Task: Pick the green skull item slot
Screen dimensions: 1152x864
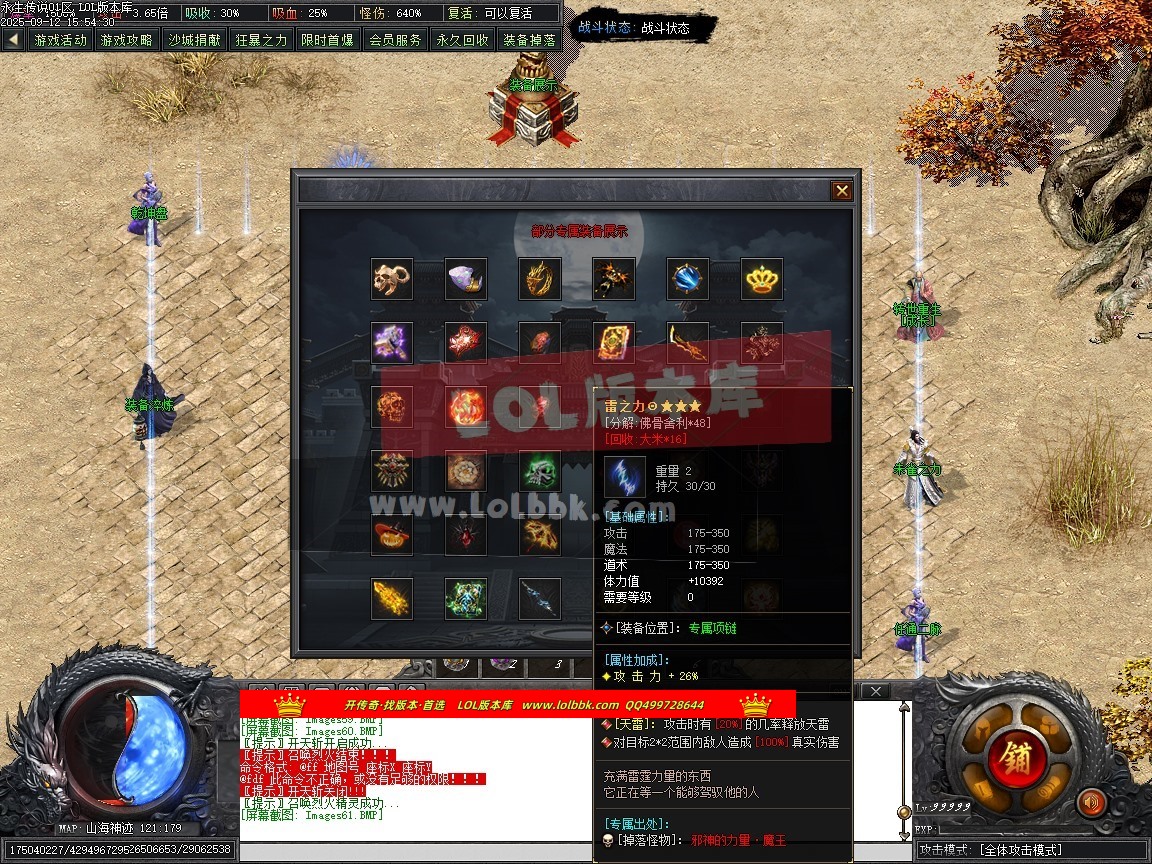Action: coord(540,471)
